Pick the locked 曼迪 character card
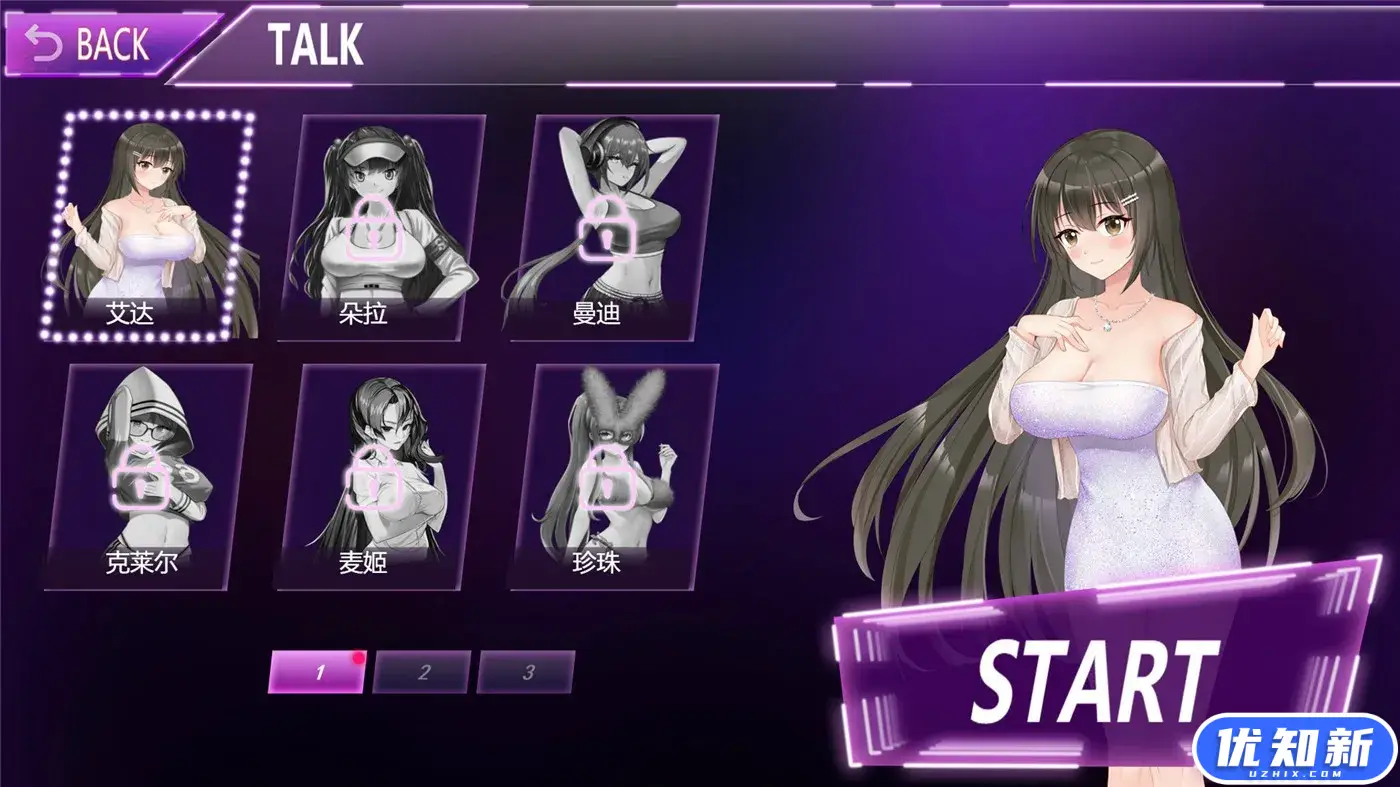The image size is (1400, 787). click(x=614, y=227)
